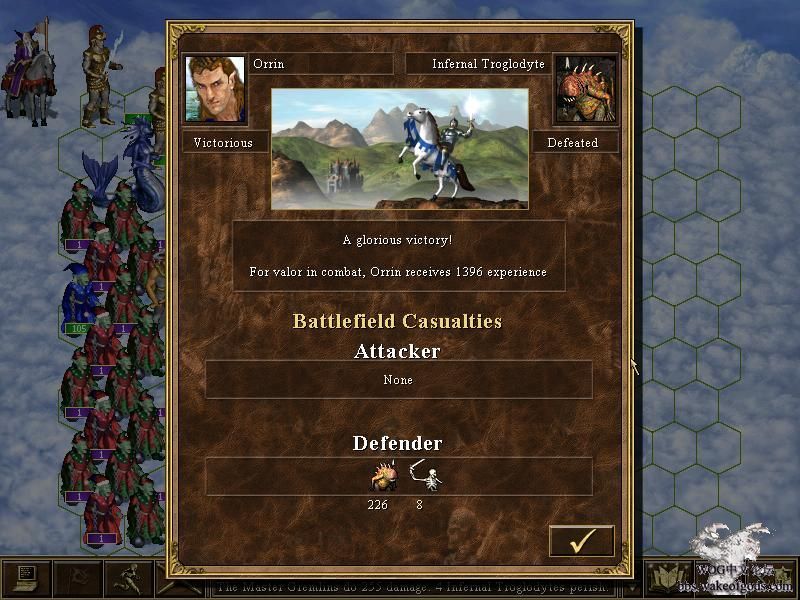The image size is (800, 600).
Task: Click Orrin's hero portrait
Action: coord(215,89)
